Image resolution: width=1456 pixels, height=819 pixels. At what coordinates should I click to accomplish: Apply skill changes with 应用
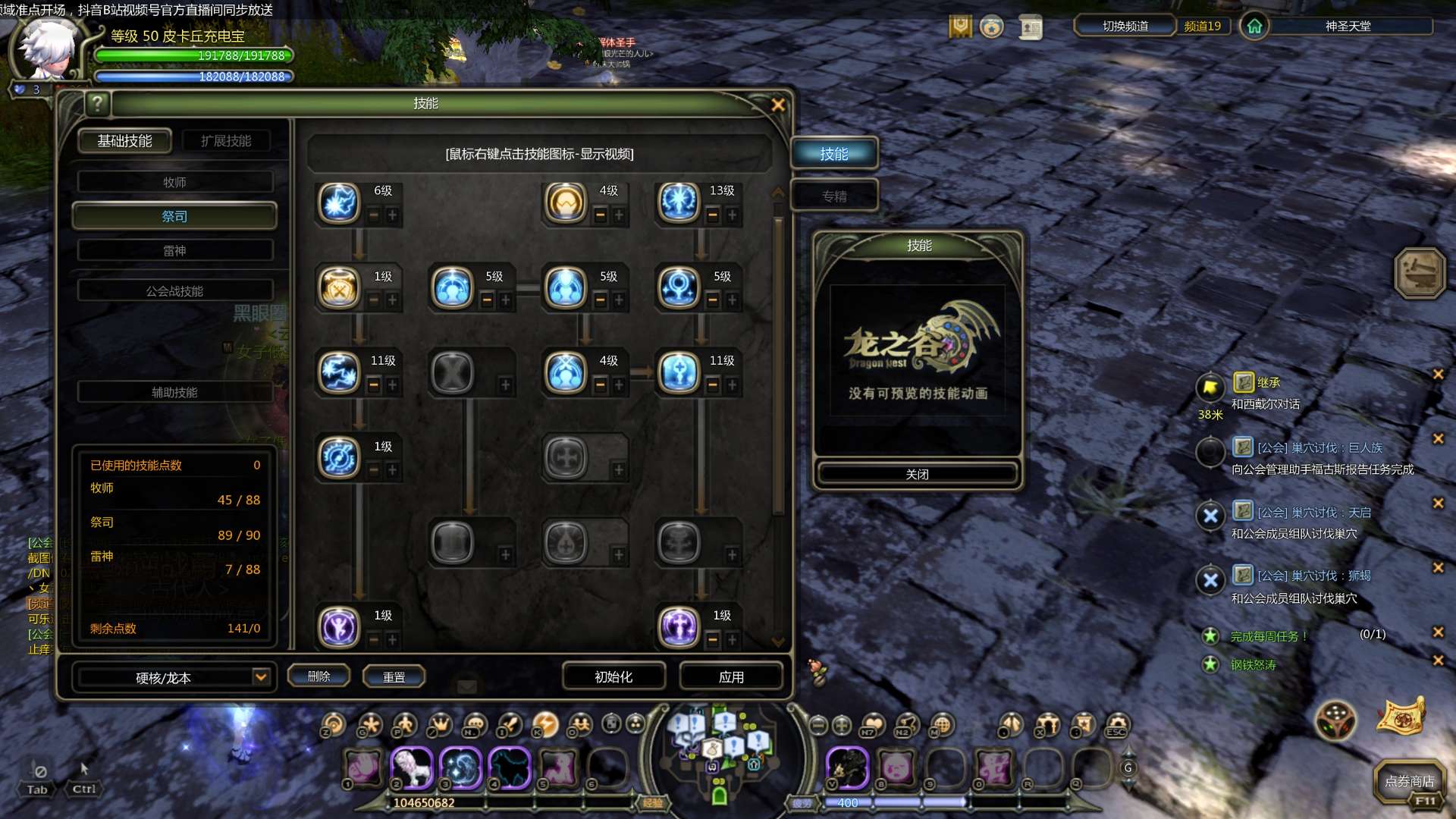click(731, 676)
